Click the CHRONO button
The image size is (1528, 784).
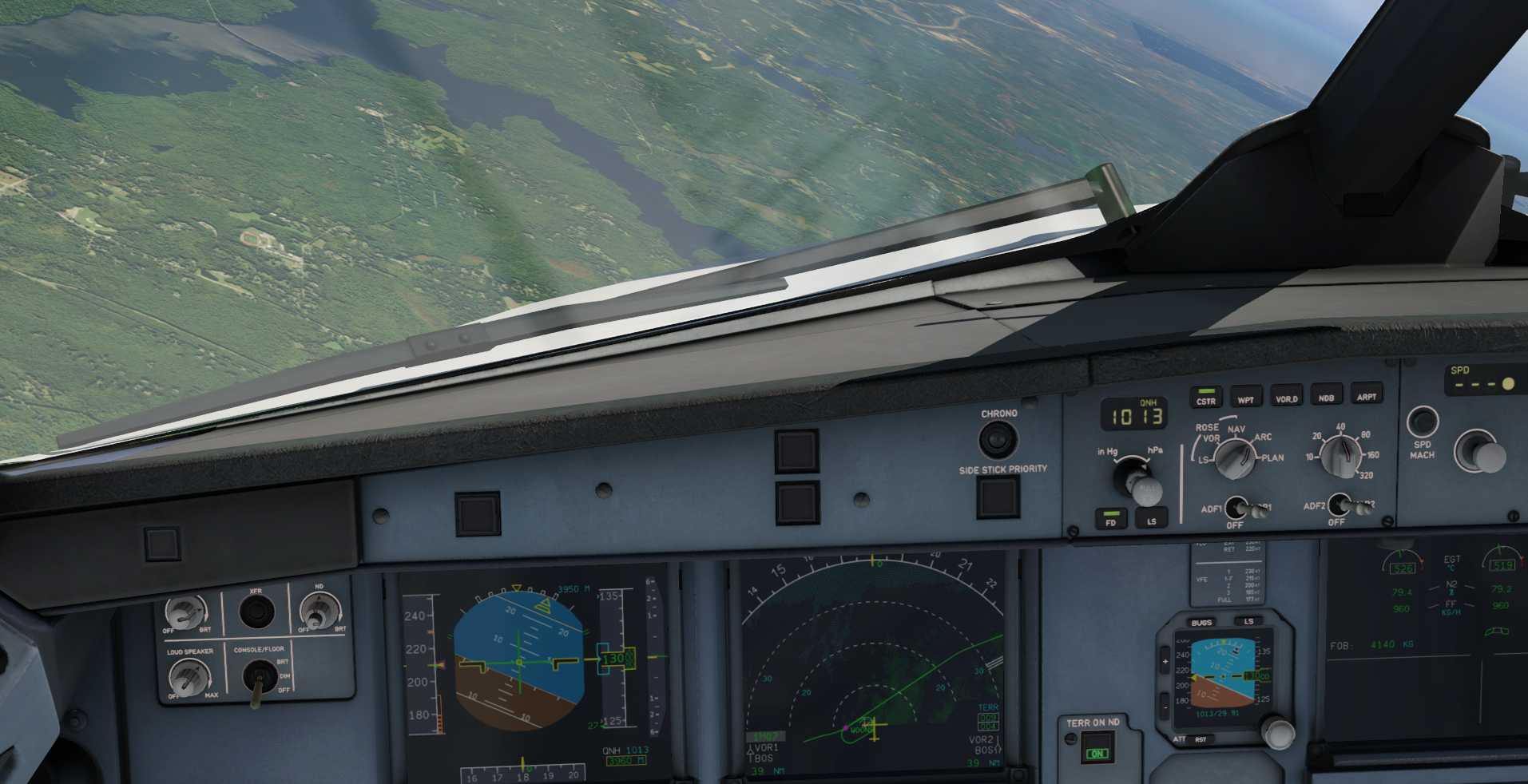(998, 439)
